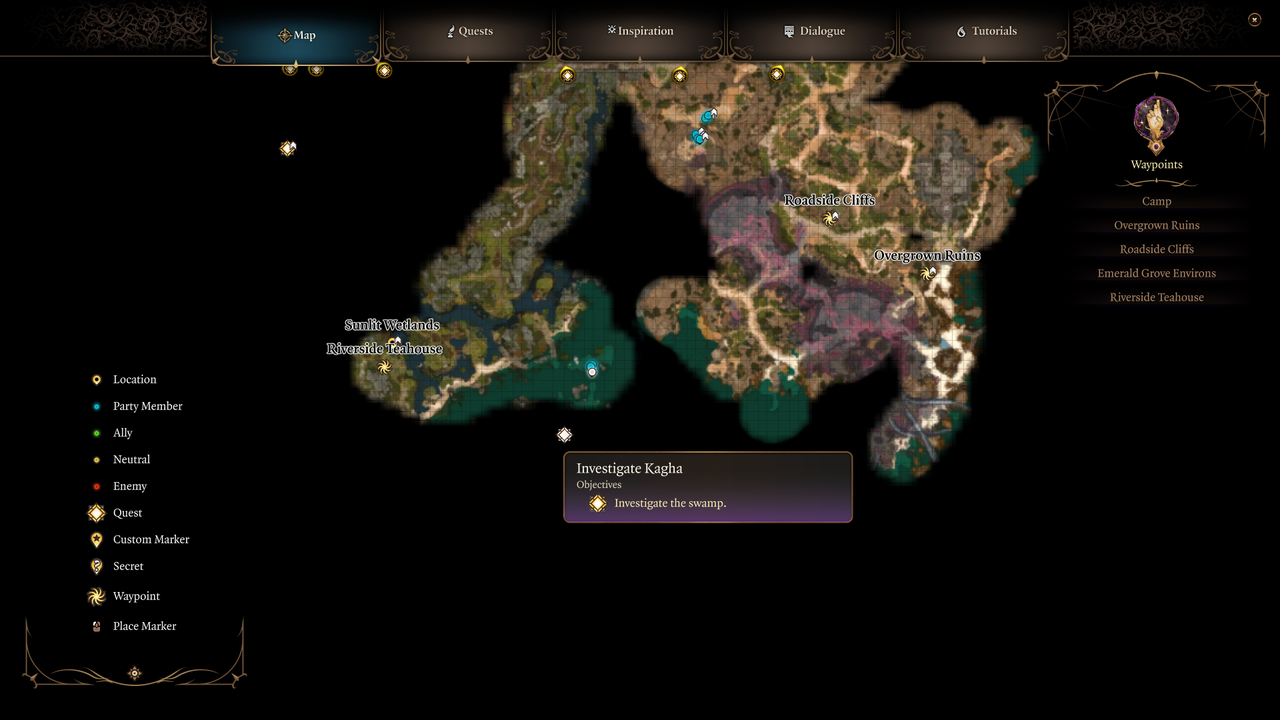Image resolution: width=1280 pixels, height=720 pixels.
Task: Click the swamp quest marker below the map
Action: 564,435
